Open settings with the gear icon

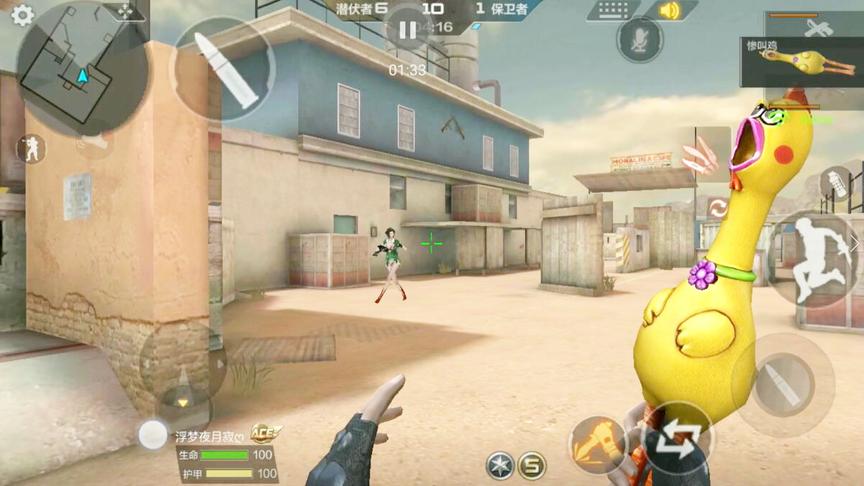tap(21, 14)
